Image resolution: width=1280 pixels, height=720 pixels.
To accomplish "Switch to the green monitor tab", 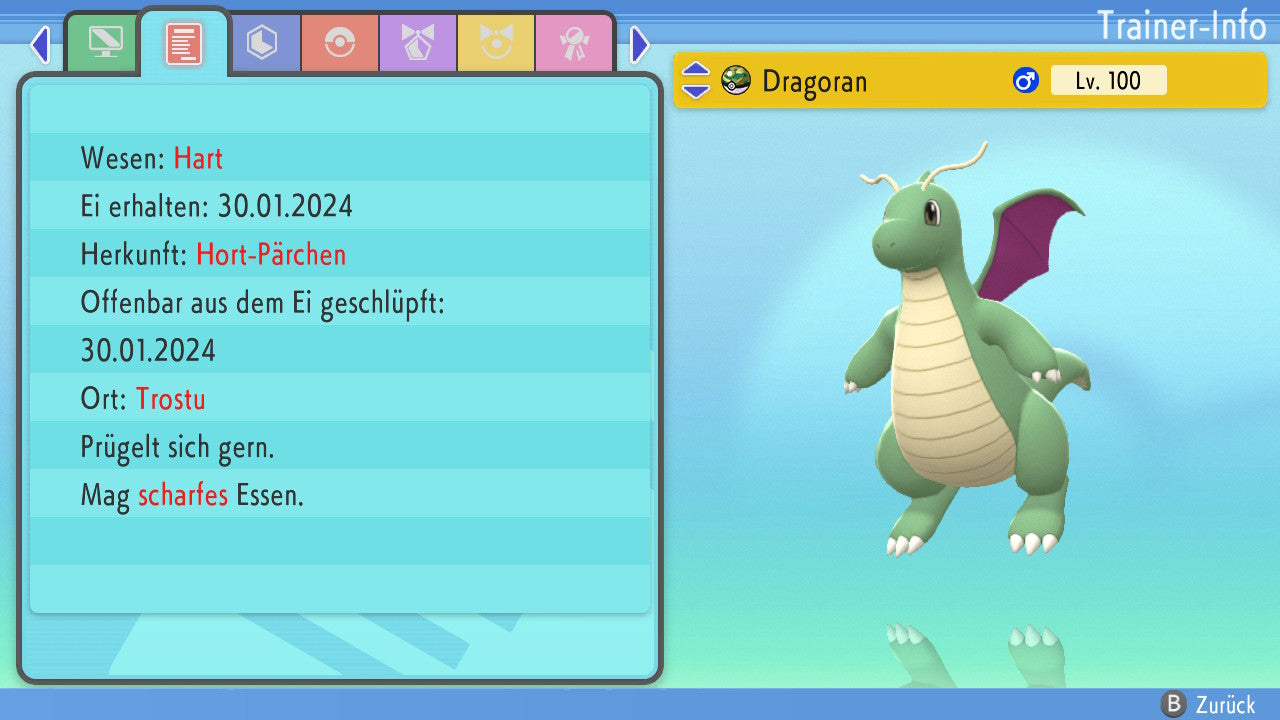I will (104, 42).
